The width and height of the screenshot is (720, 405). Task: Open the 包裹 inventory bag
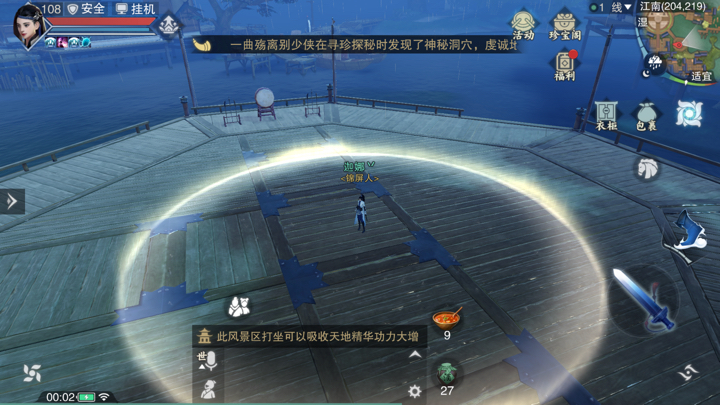pos(647,115)
